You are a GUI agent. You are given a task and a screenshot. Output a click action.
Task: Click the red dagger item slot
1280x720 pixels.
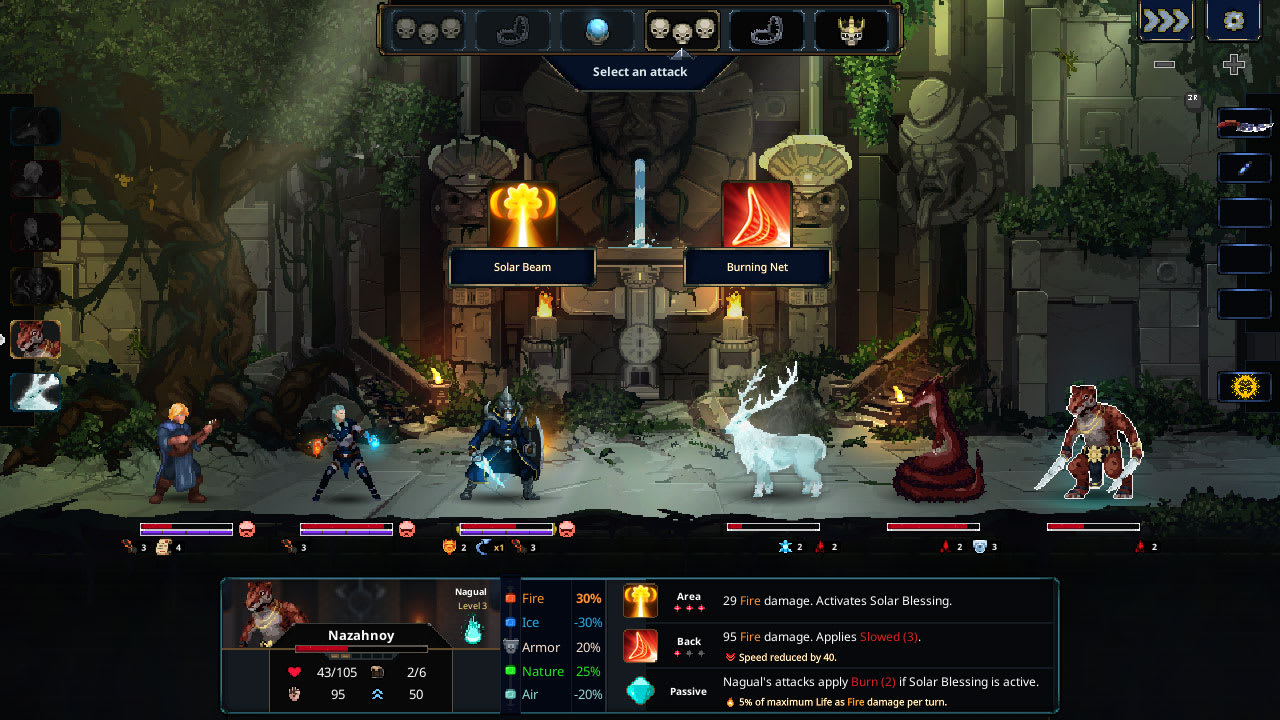(x=1244, y=124)
